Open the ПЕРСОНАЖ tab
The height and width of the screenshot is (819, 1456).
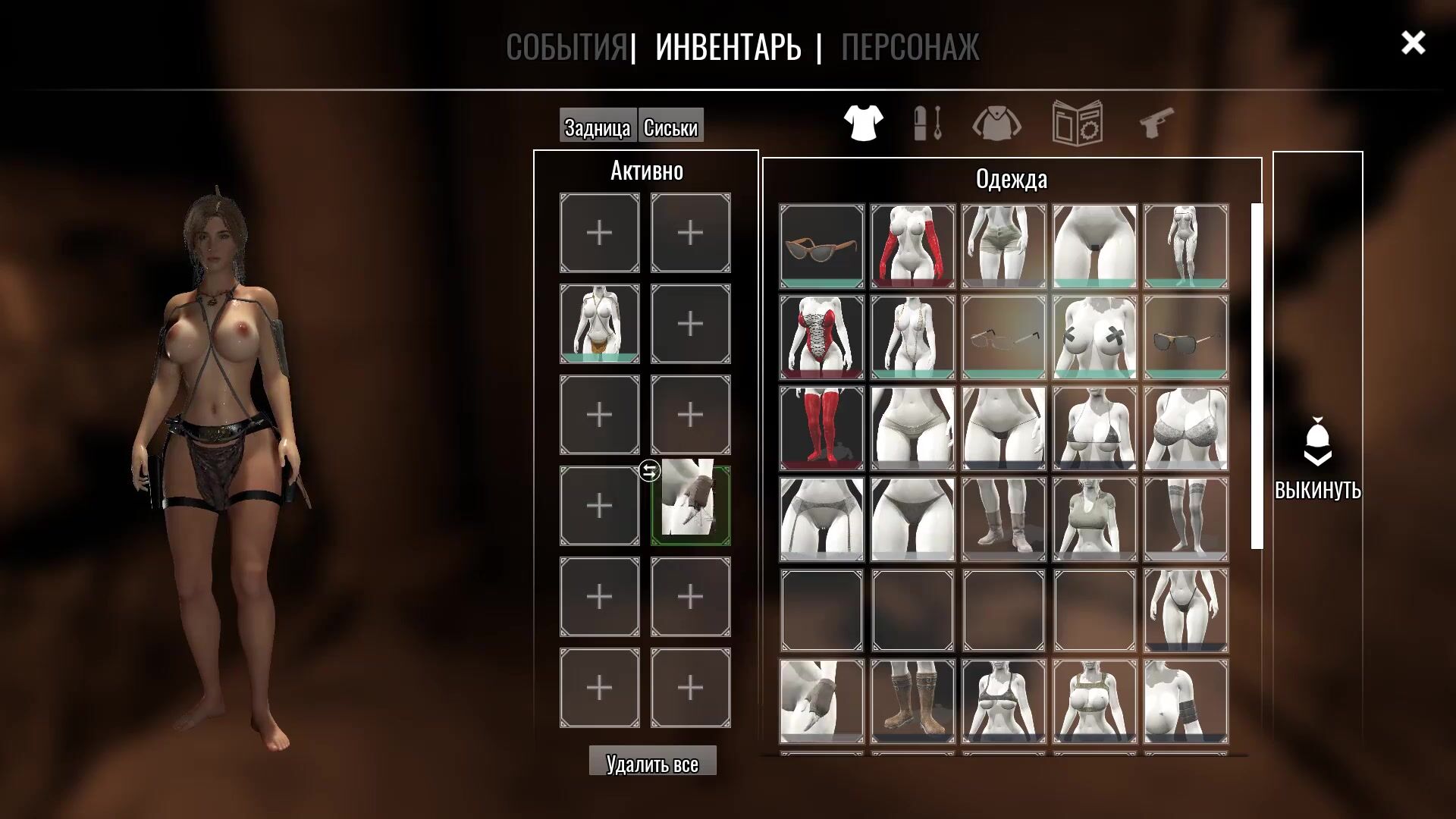(x=909, y=47)
